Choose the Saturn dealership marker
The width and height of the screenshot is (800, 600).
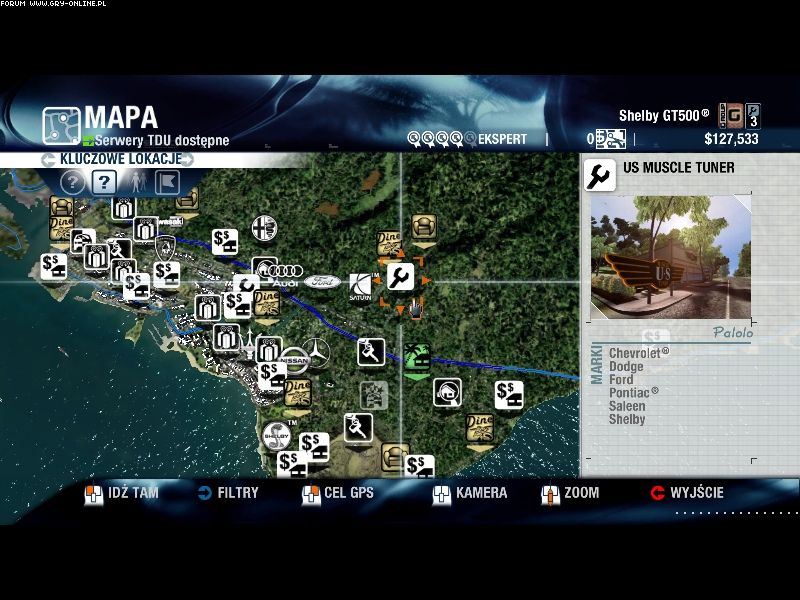point(360,285)
